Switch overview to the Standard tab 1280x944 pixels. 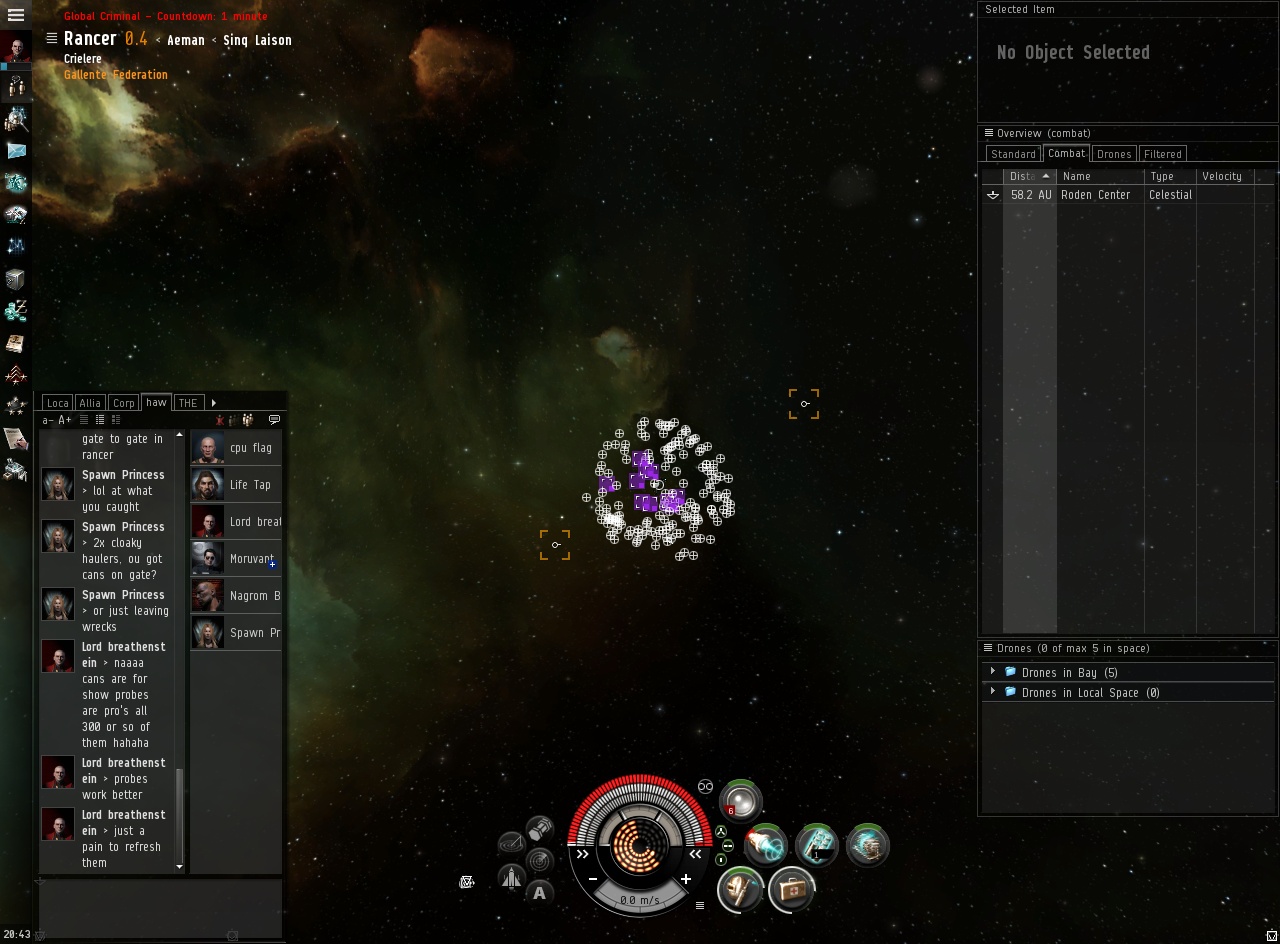[x=1013, y=154]
